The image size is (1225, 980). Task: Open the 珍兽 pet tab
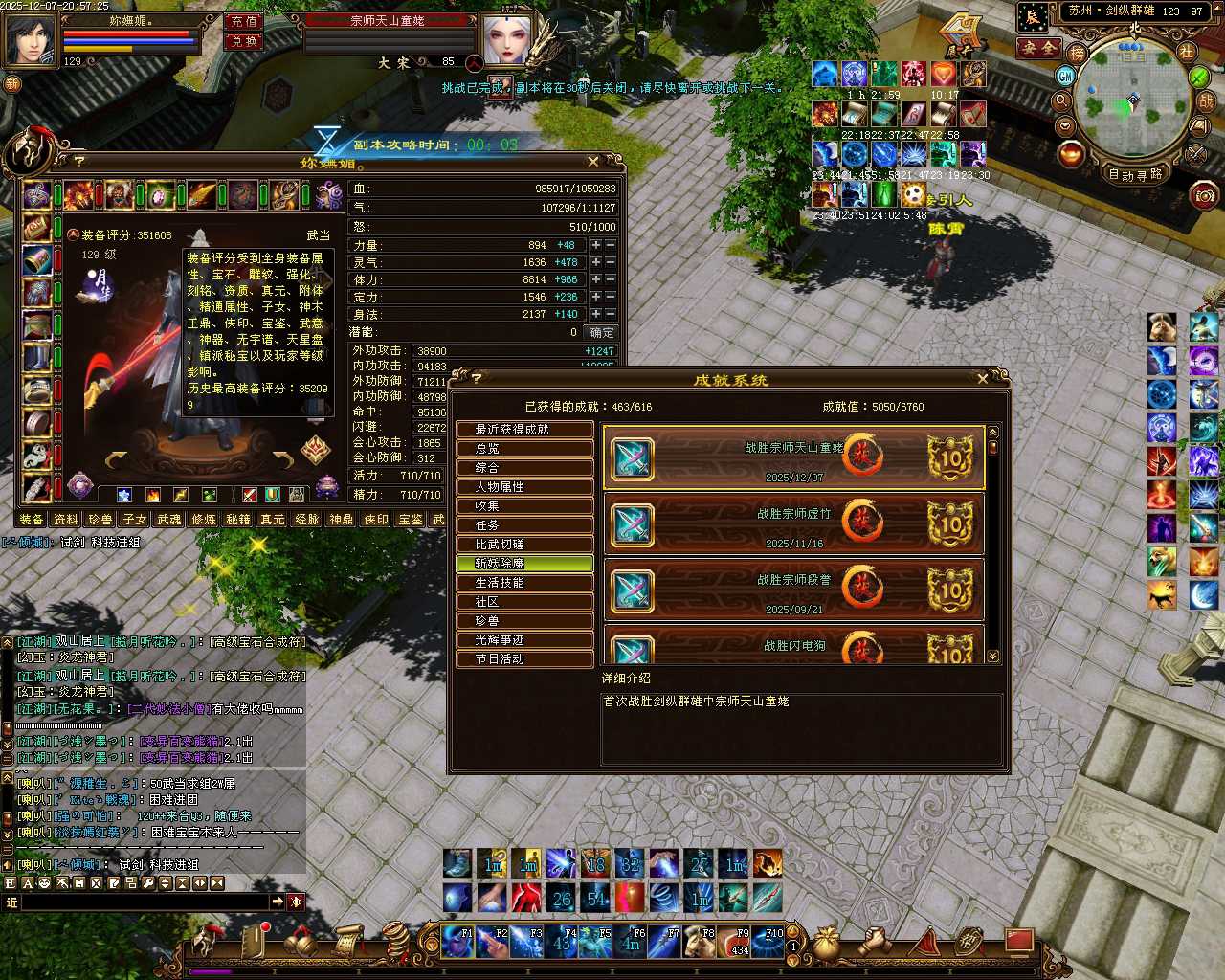(x=100, y=520)
